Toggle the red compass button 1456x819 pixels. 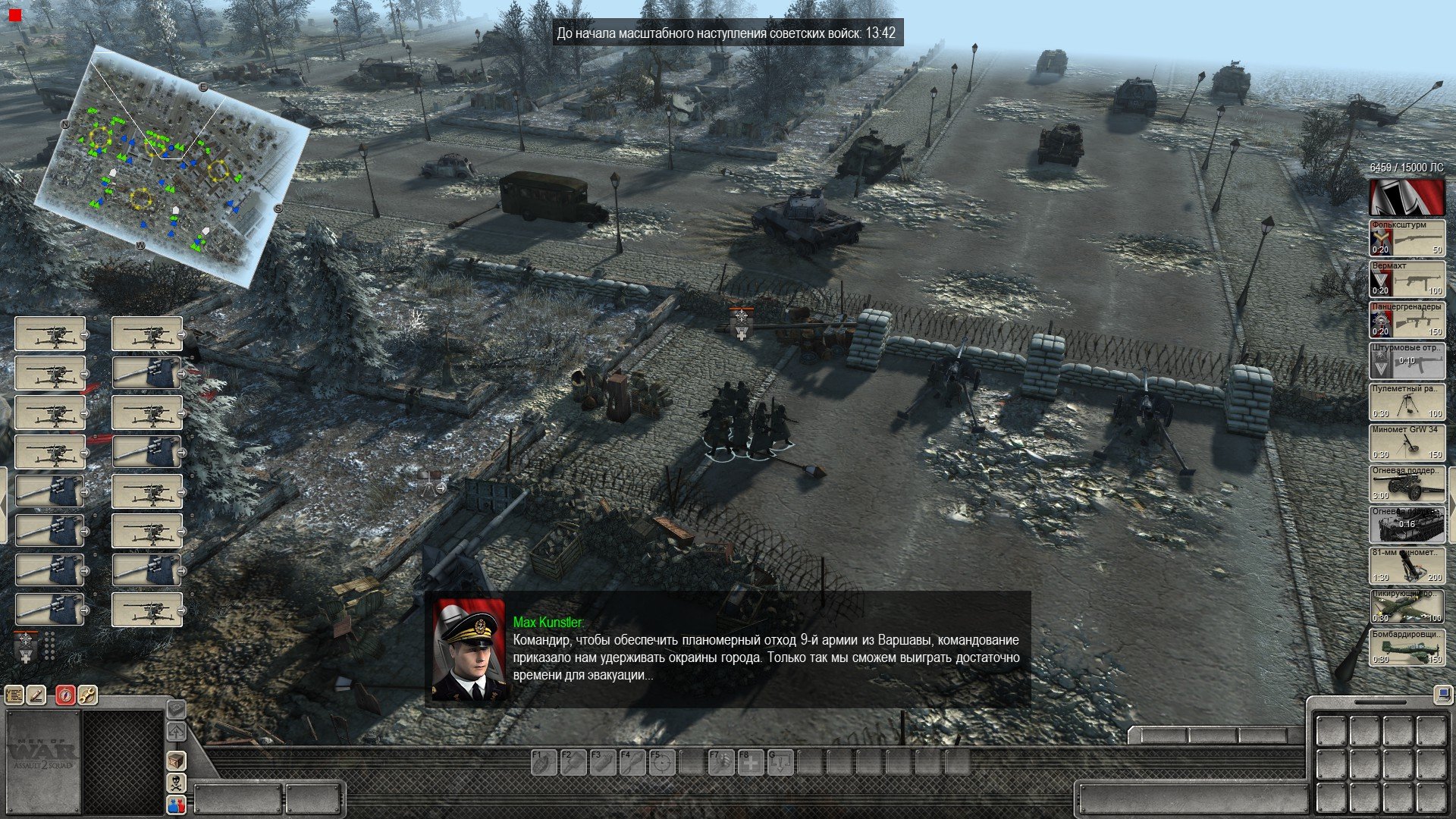66,695
